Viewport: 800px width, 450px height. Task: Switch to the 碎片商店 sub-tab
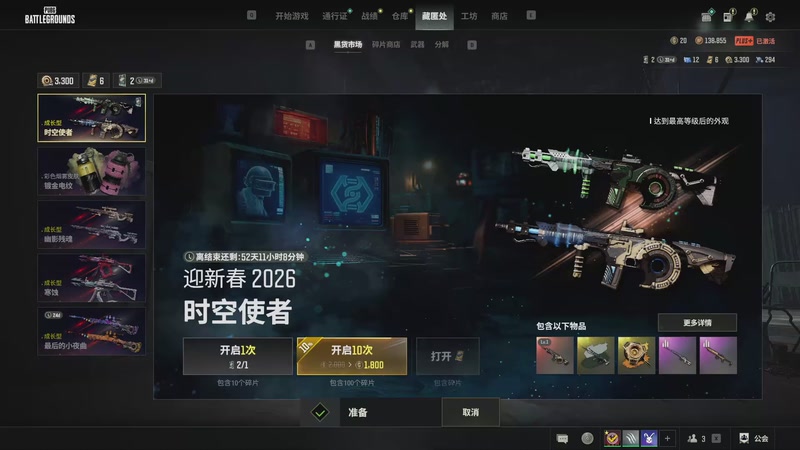pyautogui.click(x=386, y=45)
